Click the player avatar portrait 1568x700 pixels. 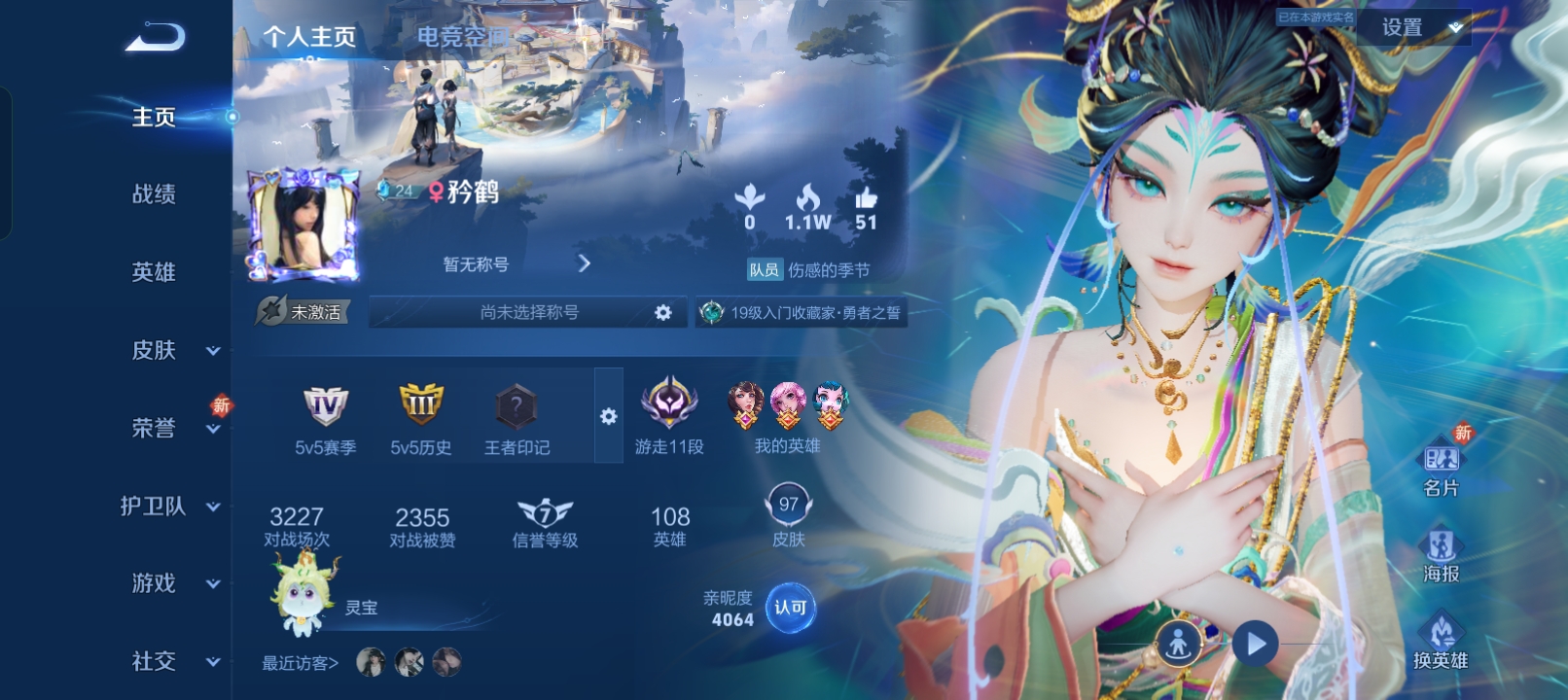coord(303,226)
